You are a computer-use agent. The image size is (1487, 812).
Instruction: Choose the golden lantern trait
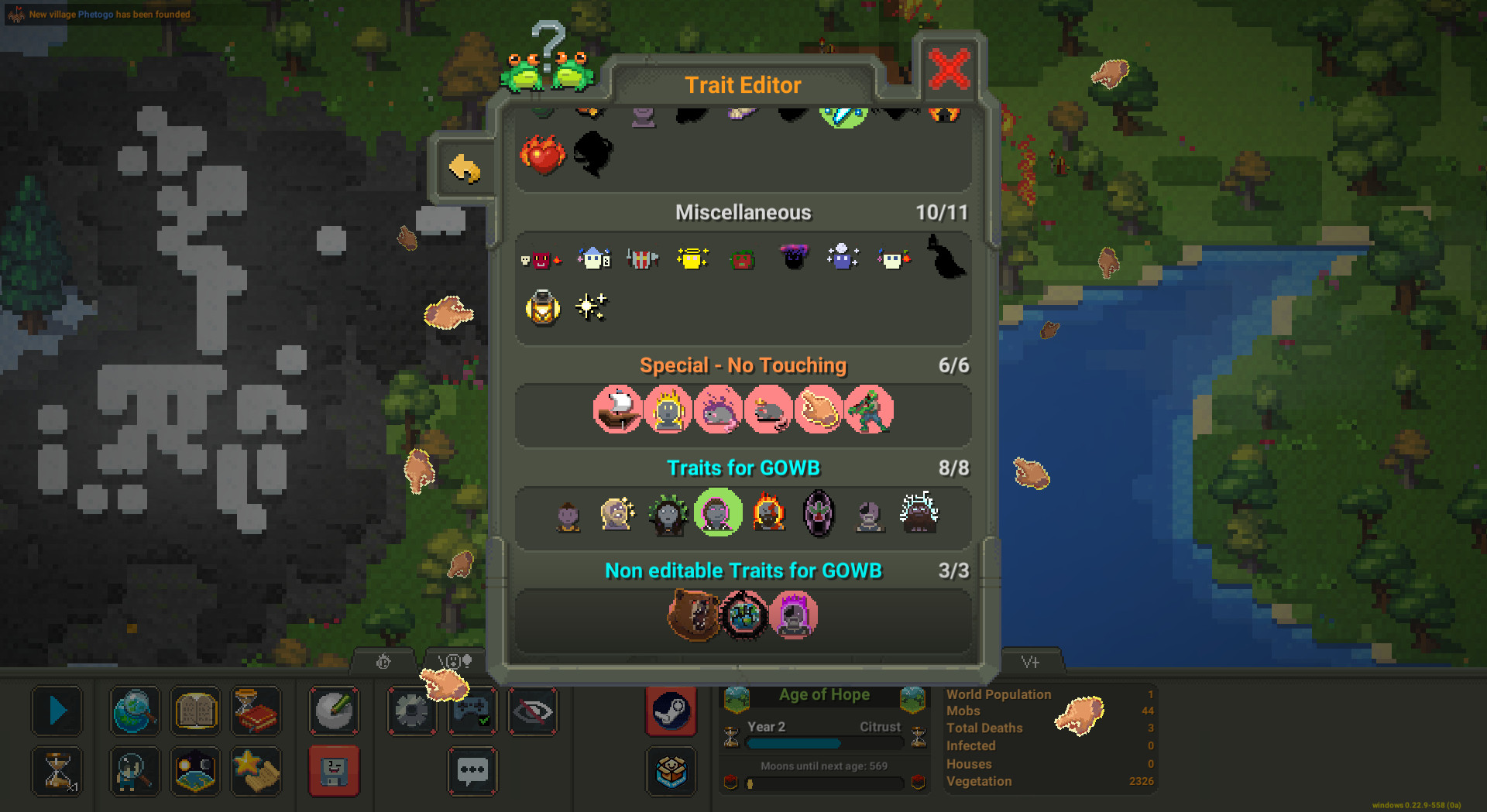coord(542,307)
